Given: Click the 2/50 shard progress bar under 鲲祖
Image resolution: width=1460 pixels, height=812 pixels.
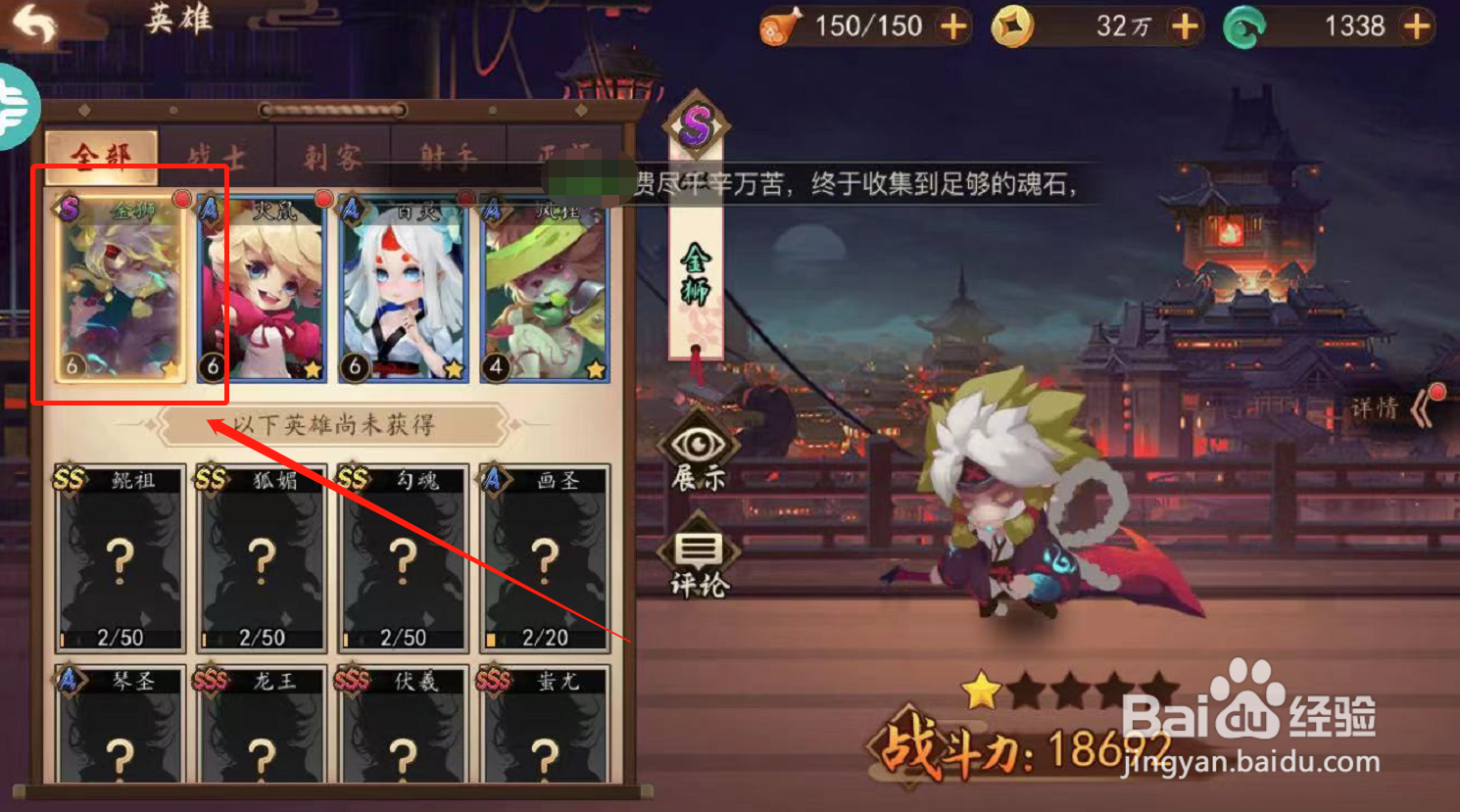Looking at the screenshot, I should [118, 637].
